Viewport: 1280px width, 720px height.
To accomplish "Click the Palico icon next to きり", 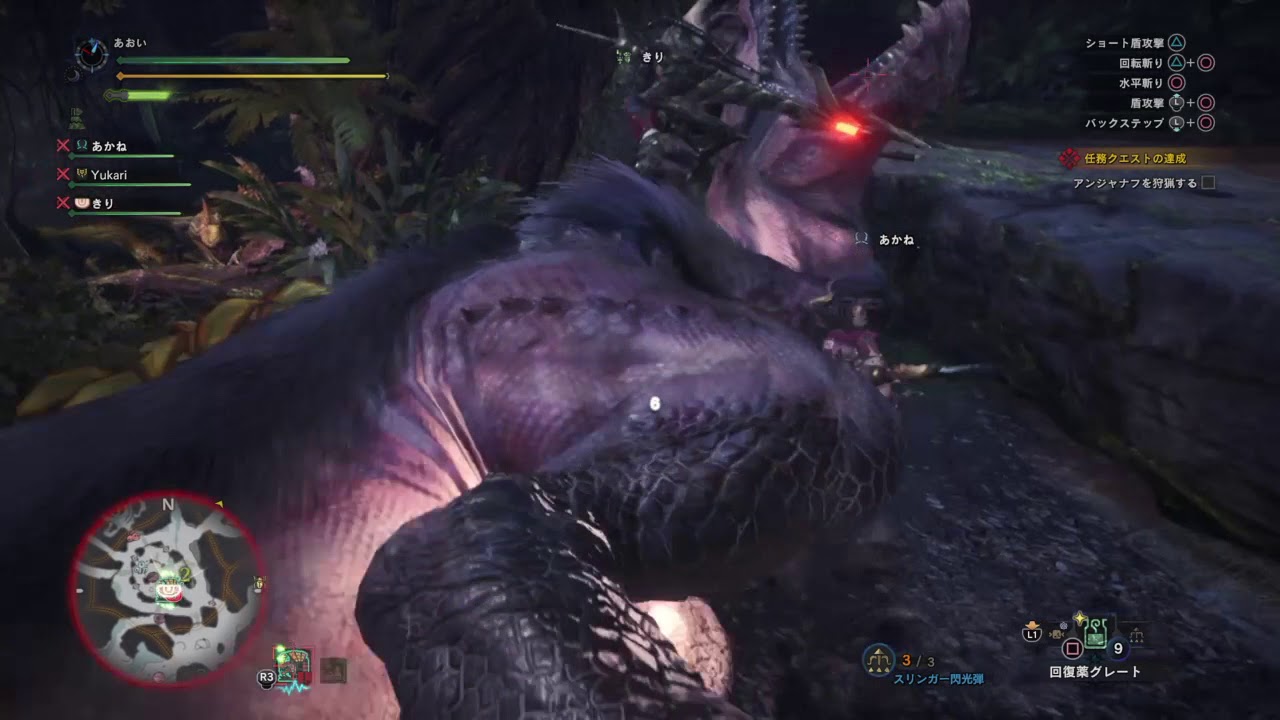I will click(x=82, y=203).
